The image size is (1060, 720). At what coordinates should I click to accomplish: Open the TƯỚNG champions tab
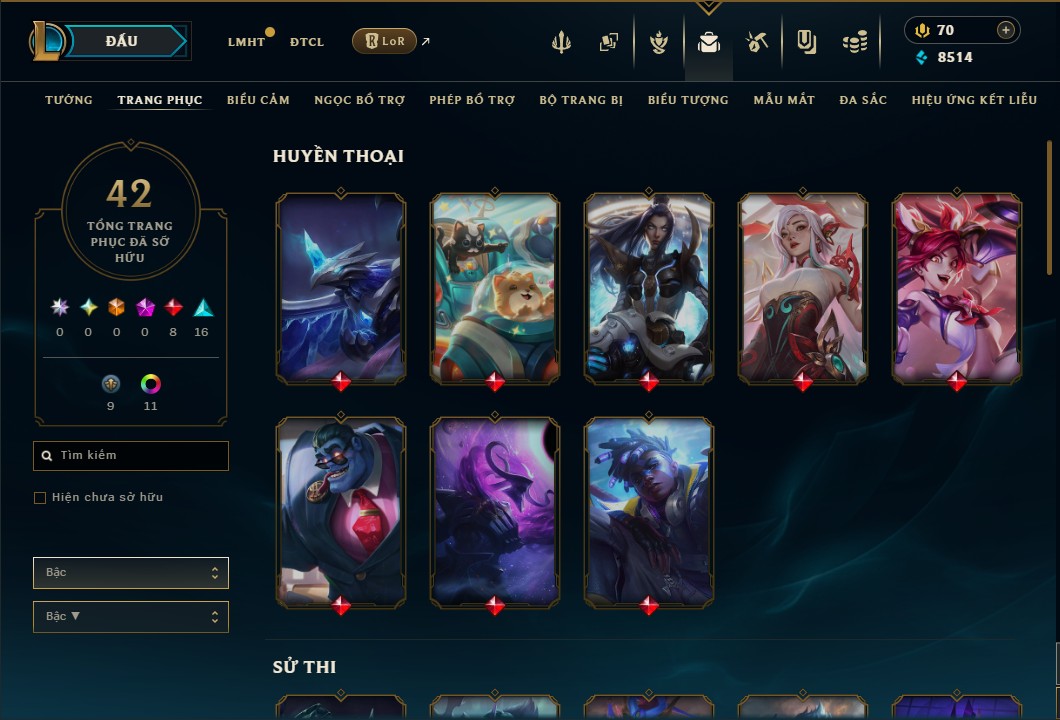(69, 100)
